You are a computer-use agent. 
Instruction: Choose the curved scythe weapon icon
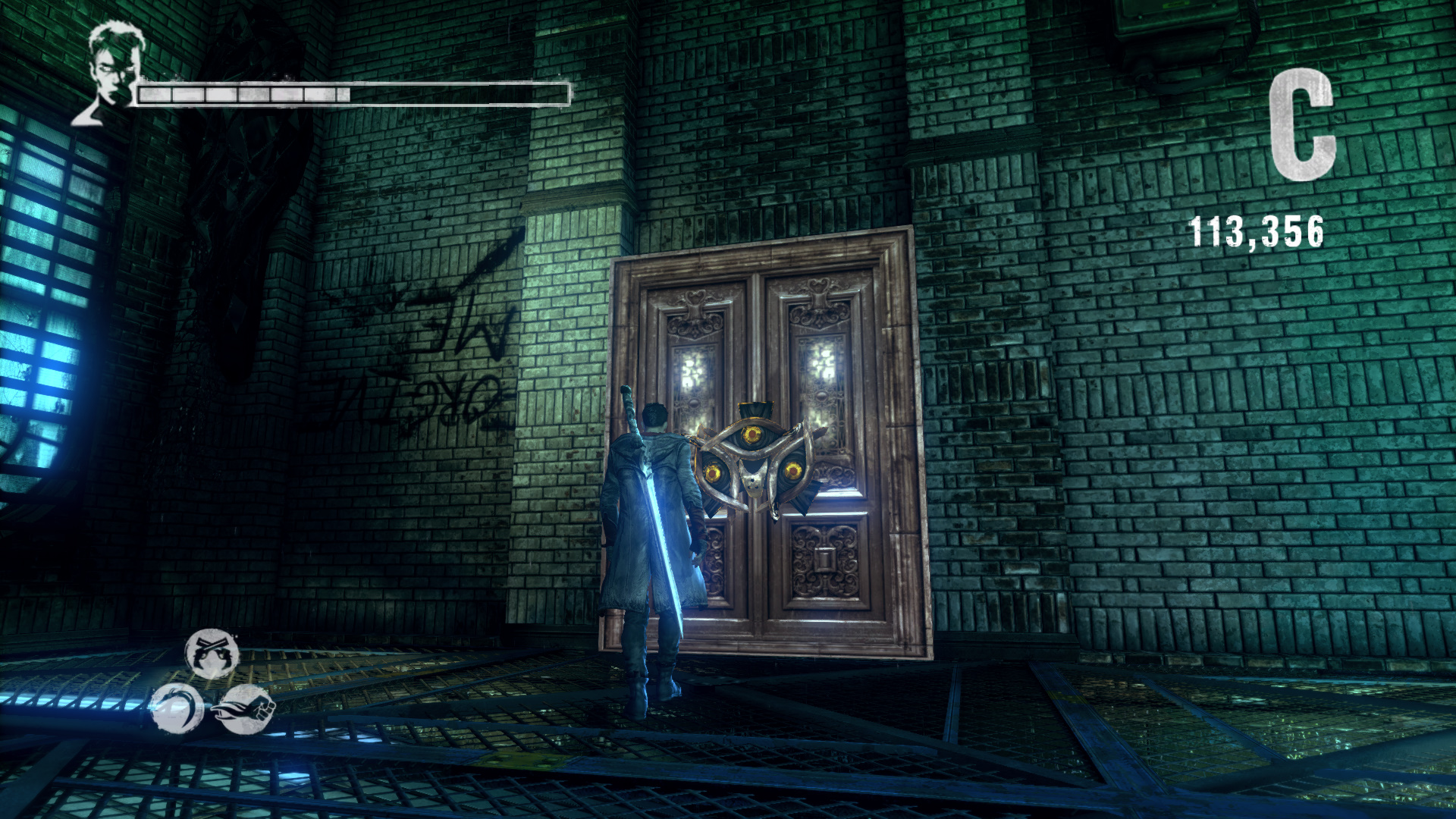[177, 708]
